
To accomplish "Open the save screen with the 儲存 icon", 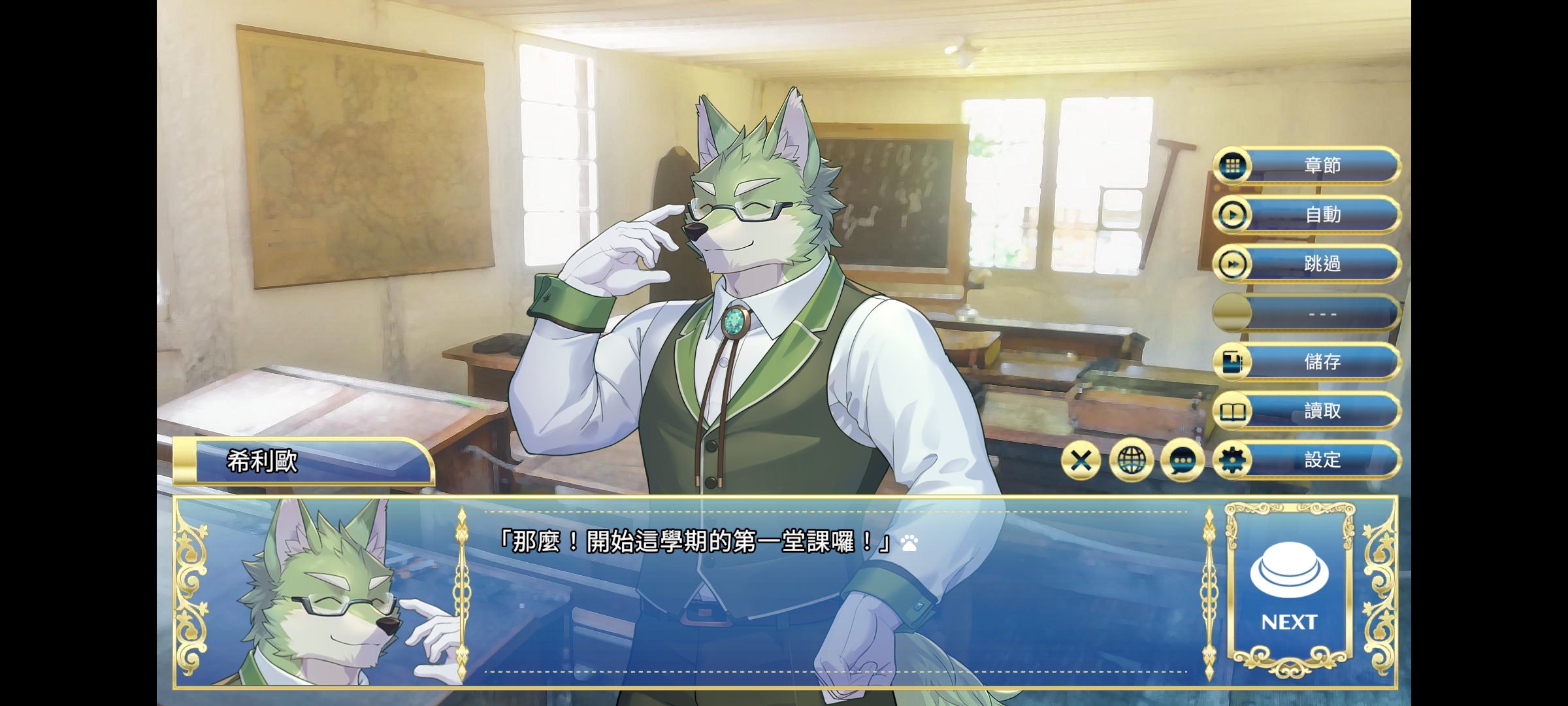I will point(1233,361).
